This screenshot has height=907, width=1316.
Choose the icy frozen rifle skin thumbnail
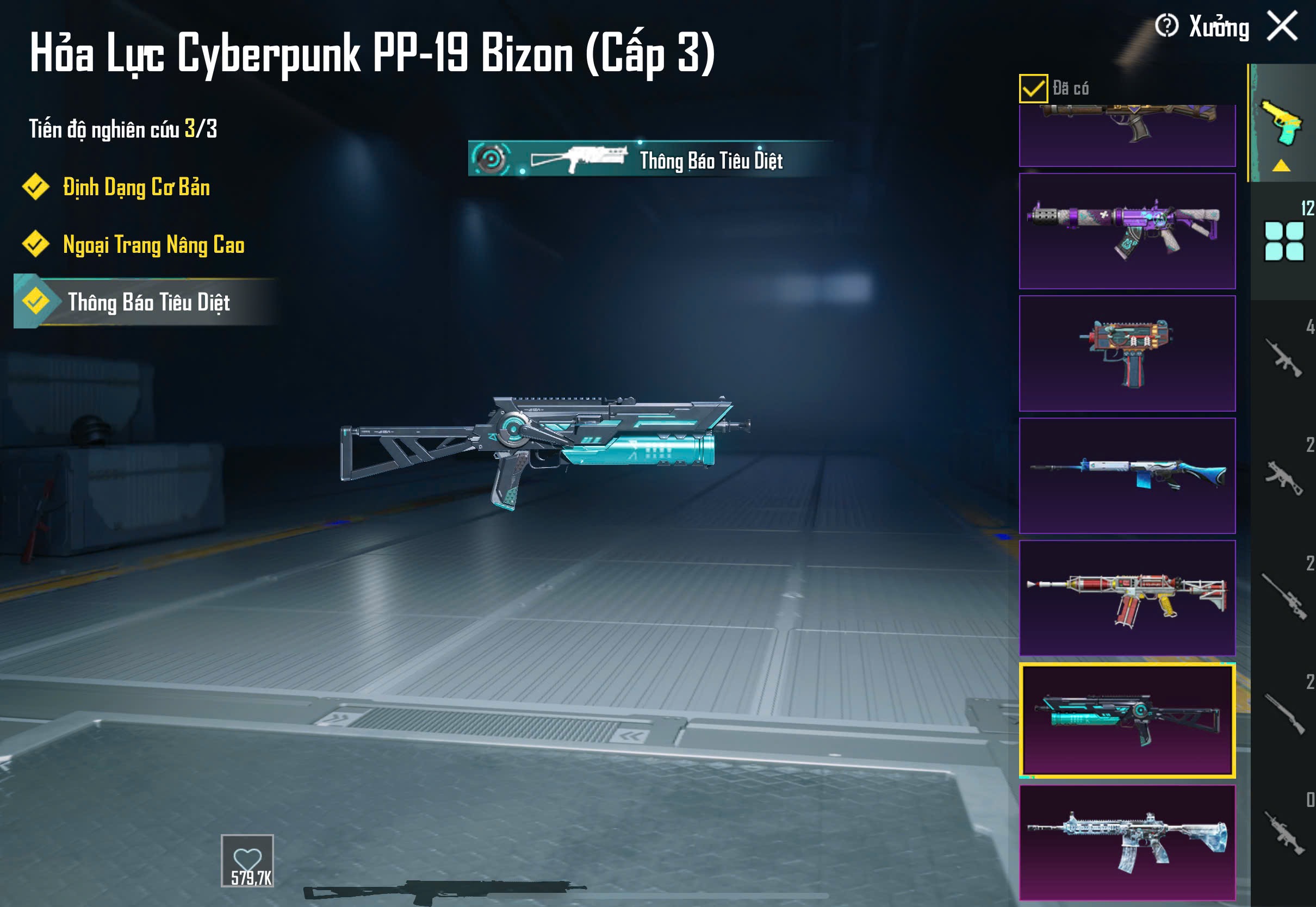click(1127, 842)
